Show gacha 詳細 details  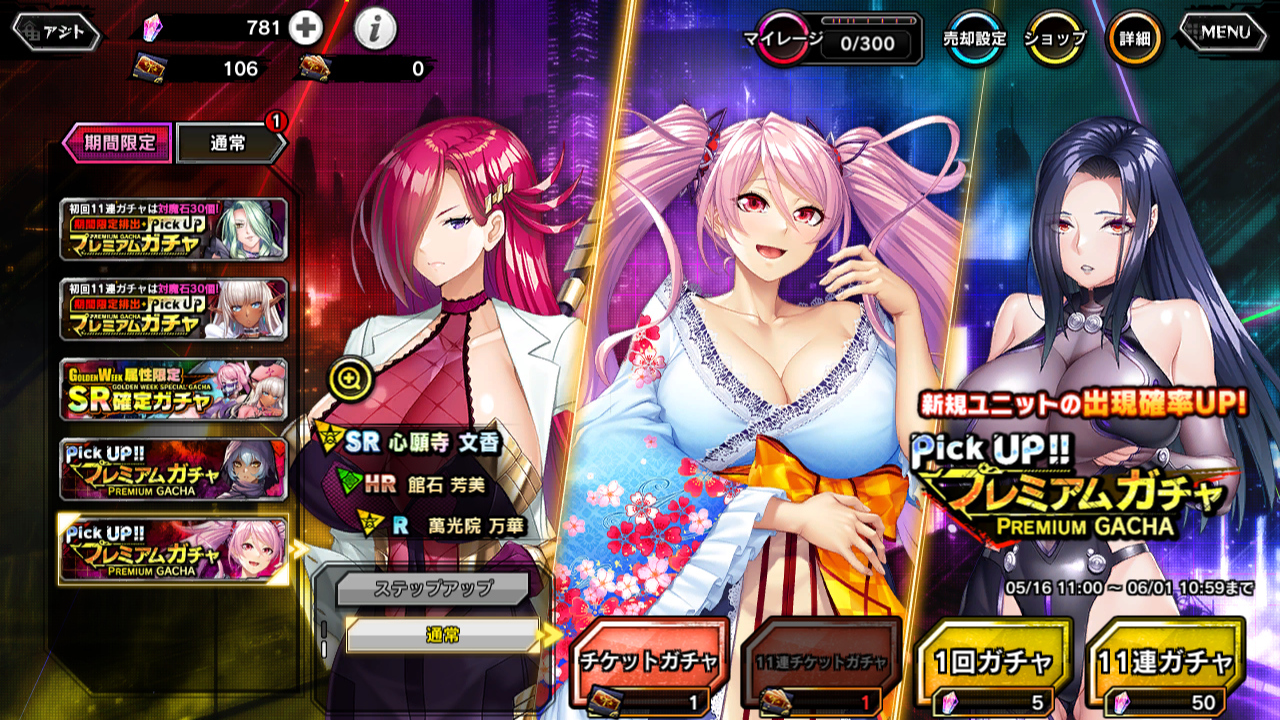[x=1134, y=39]
